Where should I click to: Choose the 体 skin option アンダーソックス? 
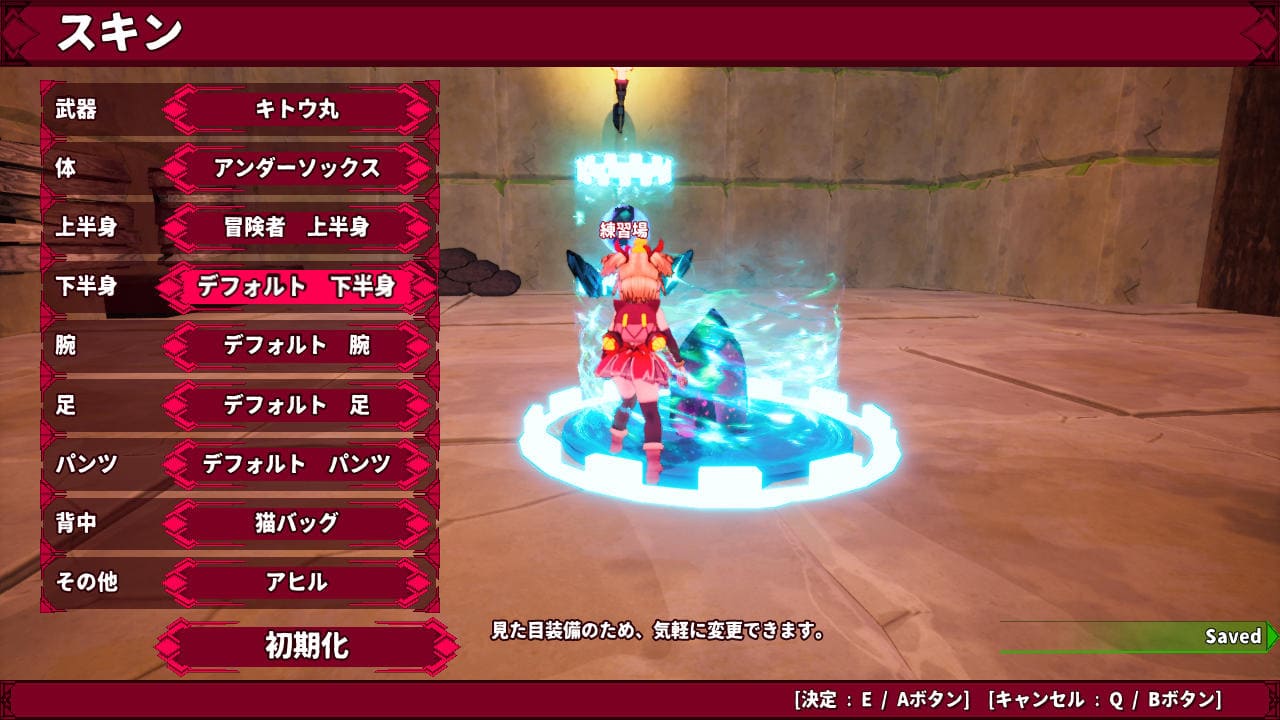coord(297,168)
